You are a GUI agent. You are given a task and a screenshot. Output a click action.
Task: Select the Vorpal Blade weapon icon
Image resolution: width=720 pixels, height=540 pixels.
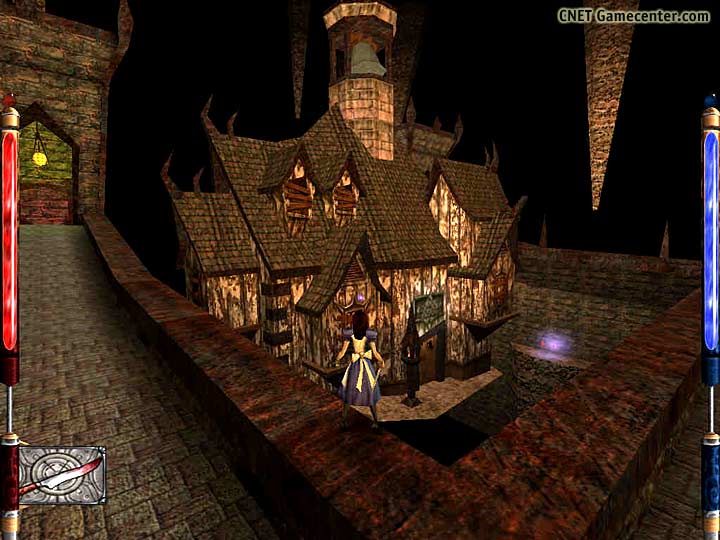[x=62, y=476]
